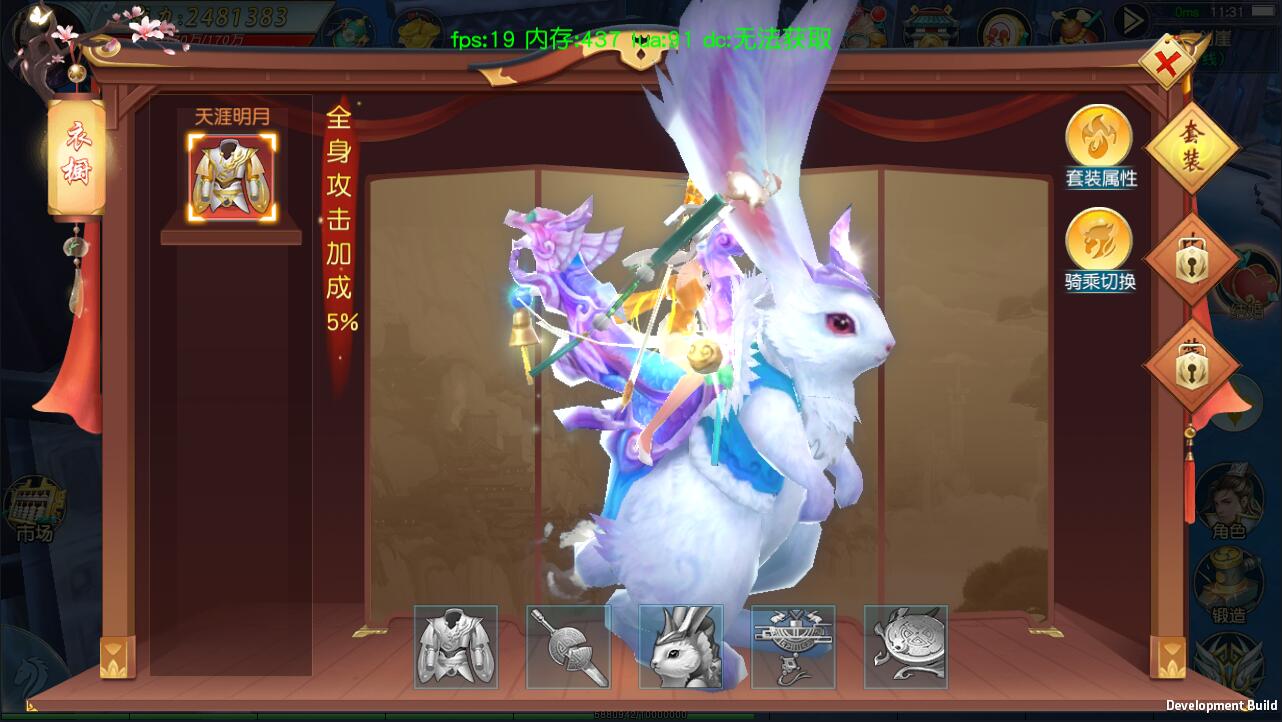Select the insignia appearance icon at bottom
Screen dimensions: 1282x722
tap(793, 646)
